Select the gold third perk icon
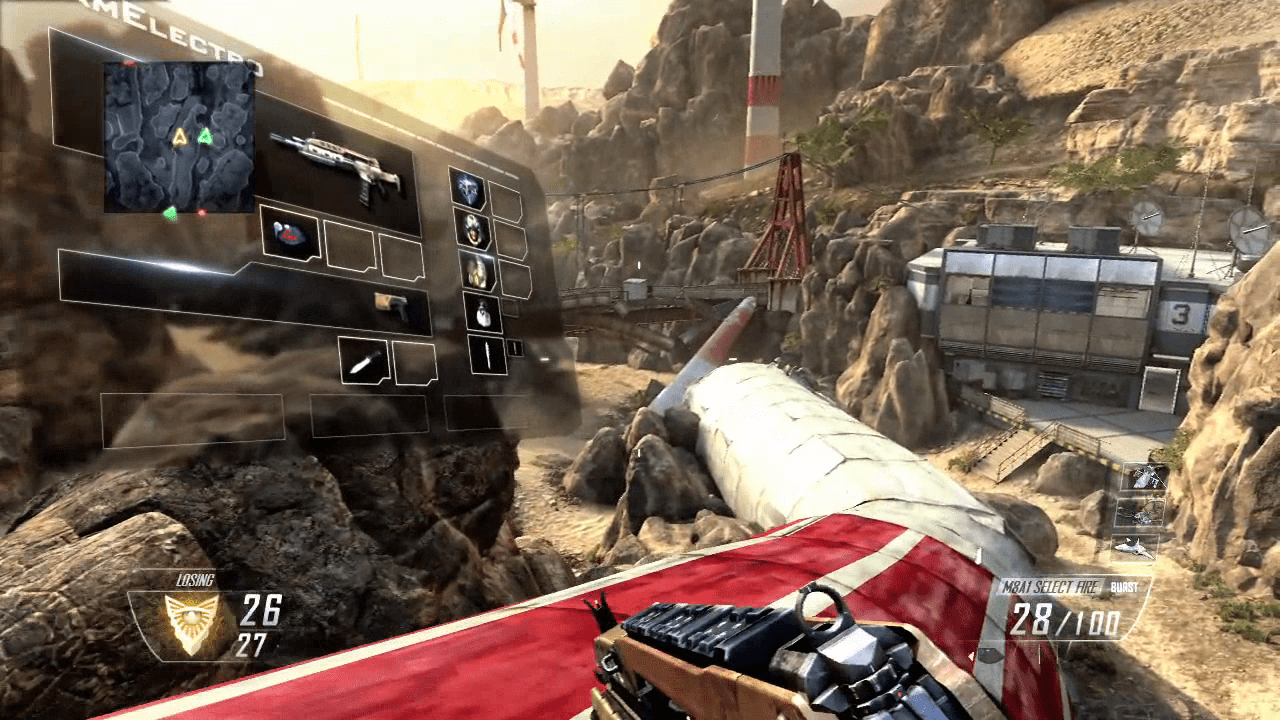Image resolution: width=1280 pixels, height=720 pixels. [478, 272]
